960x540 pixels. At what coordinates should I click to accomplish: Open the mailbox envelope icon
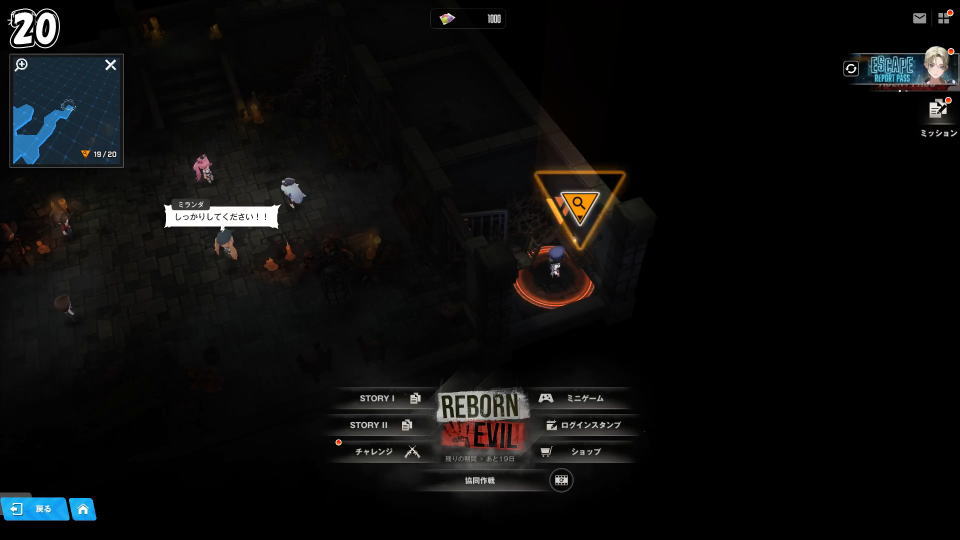[919, 18]
